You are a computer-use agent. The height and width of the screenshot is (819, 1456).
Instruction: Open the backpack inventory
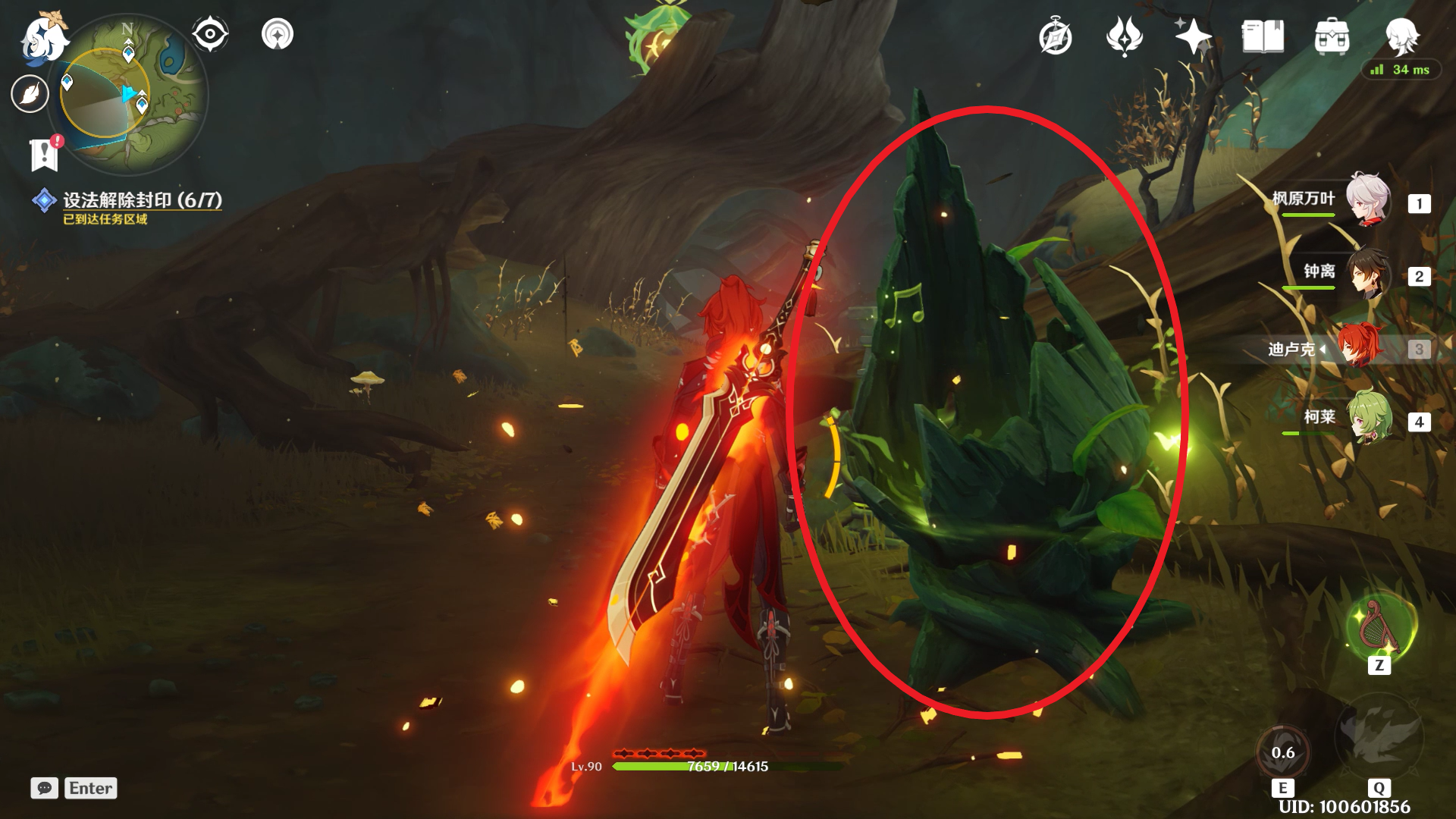[x=1332, y=36]
